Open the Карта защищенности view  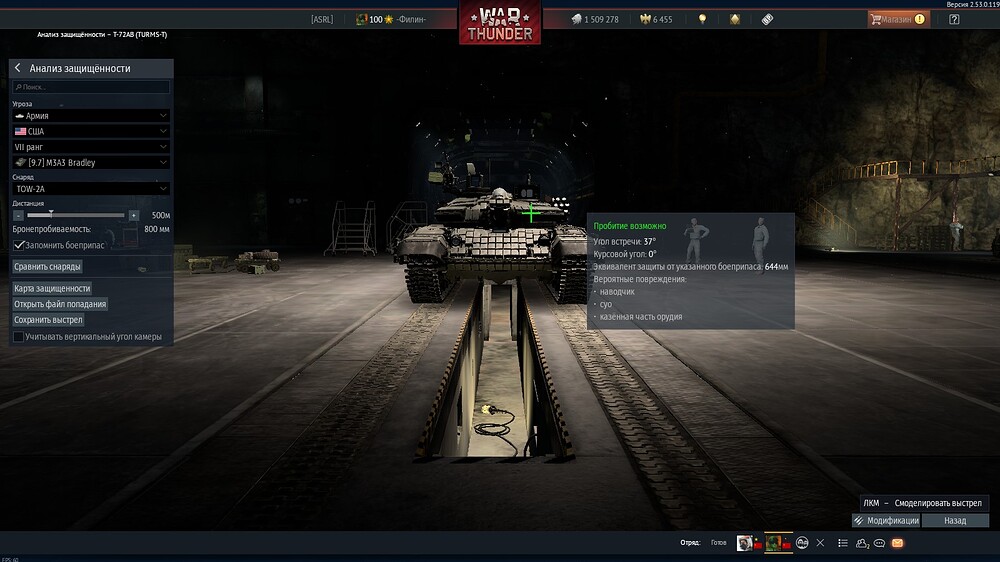(x=52, y=288)
